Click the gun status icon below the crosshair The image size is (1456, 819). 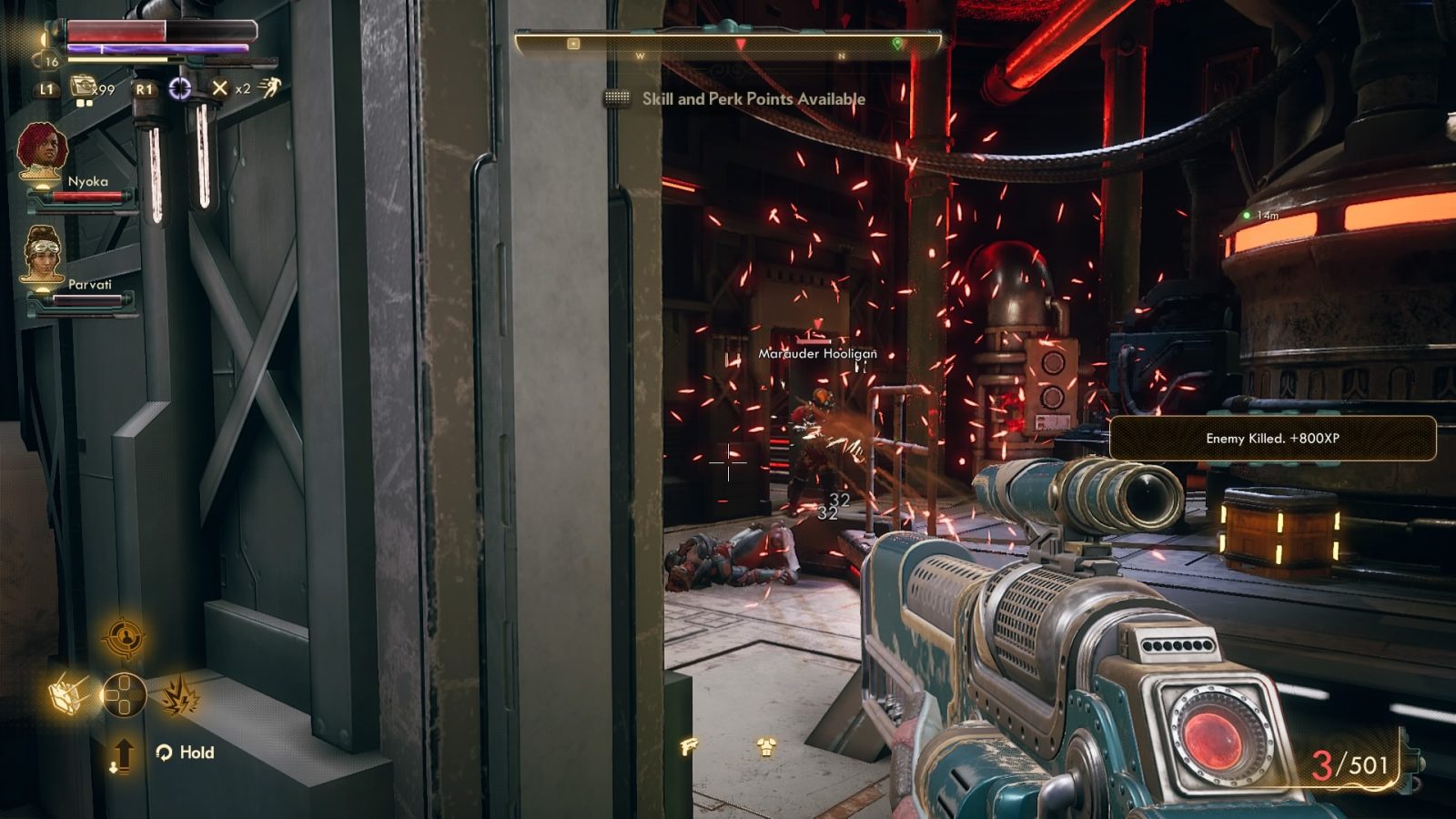coord(689,747)
